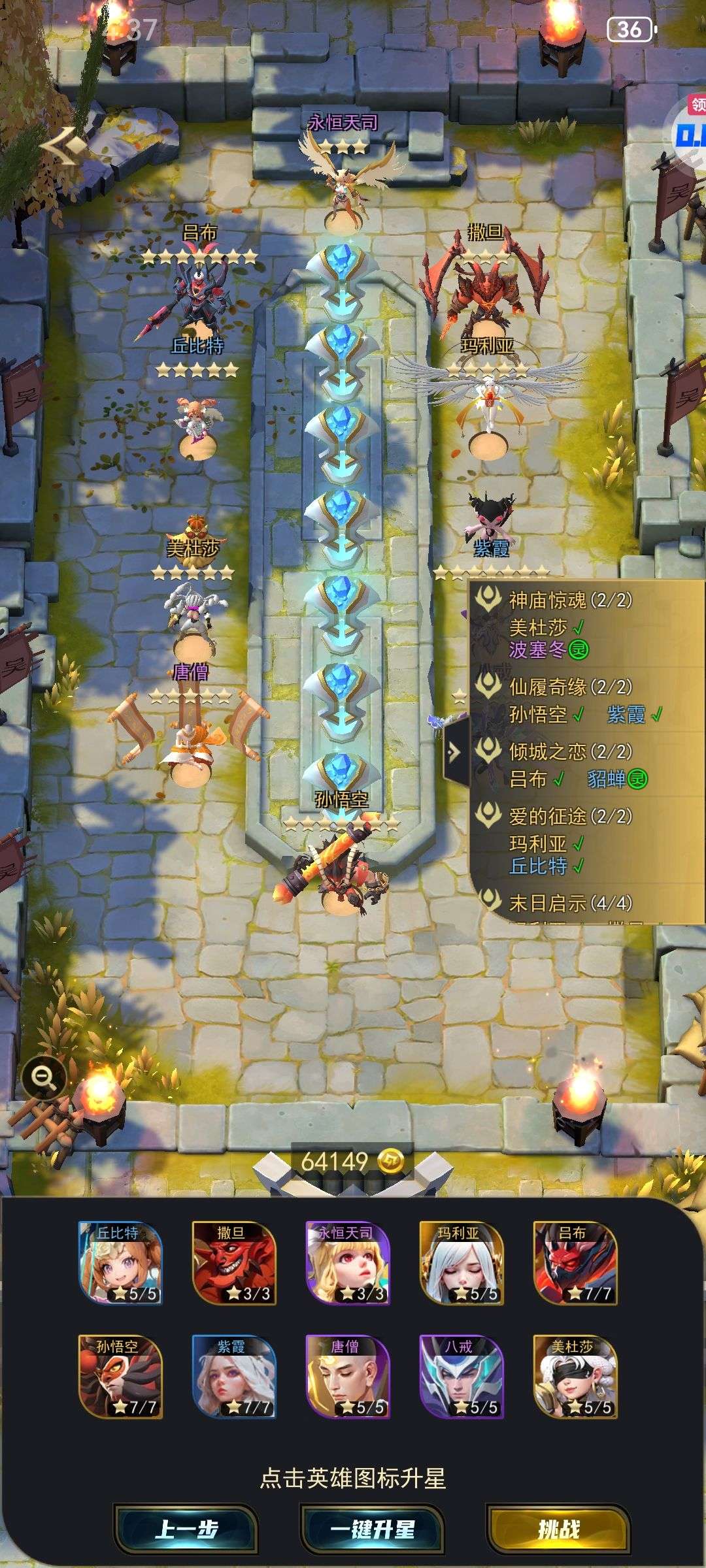This screenshot has height=1568, width=706.
Task: Collapse the bond panel with arrow tab
Action: click(456, 751)
